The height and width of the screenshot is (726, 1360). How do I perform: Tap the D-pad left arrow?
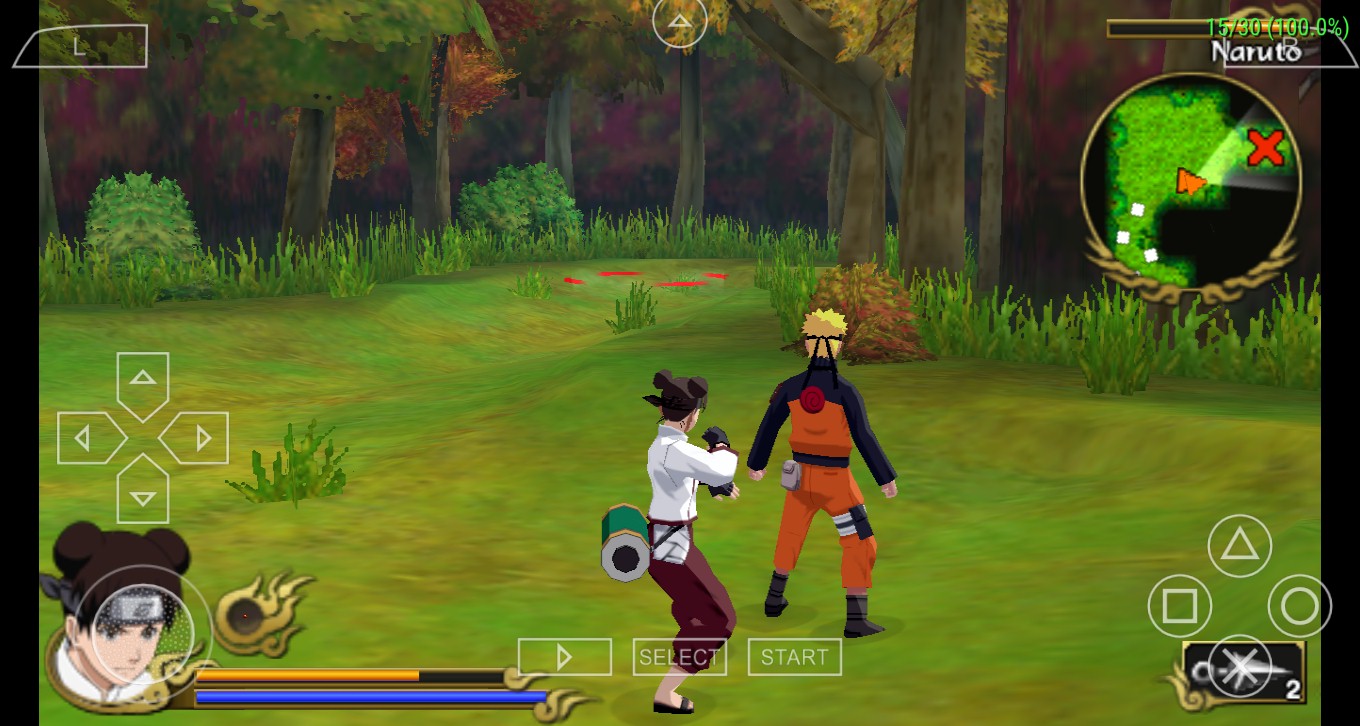(86, 438)
